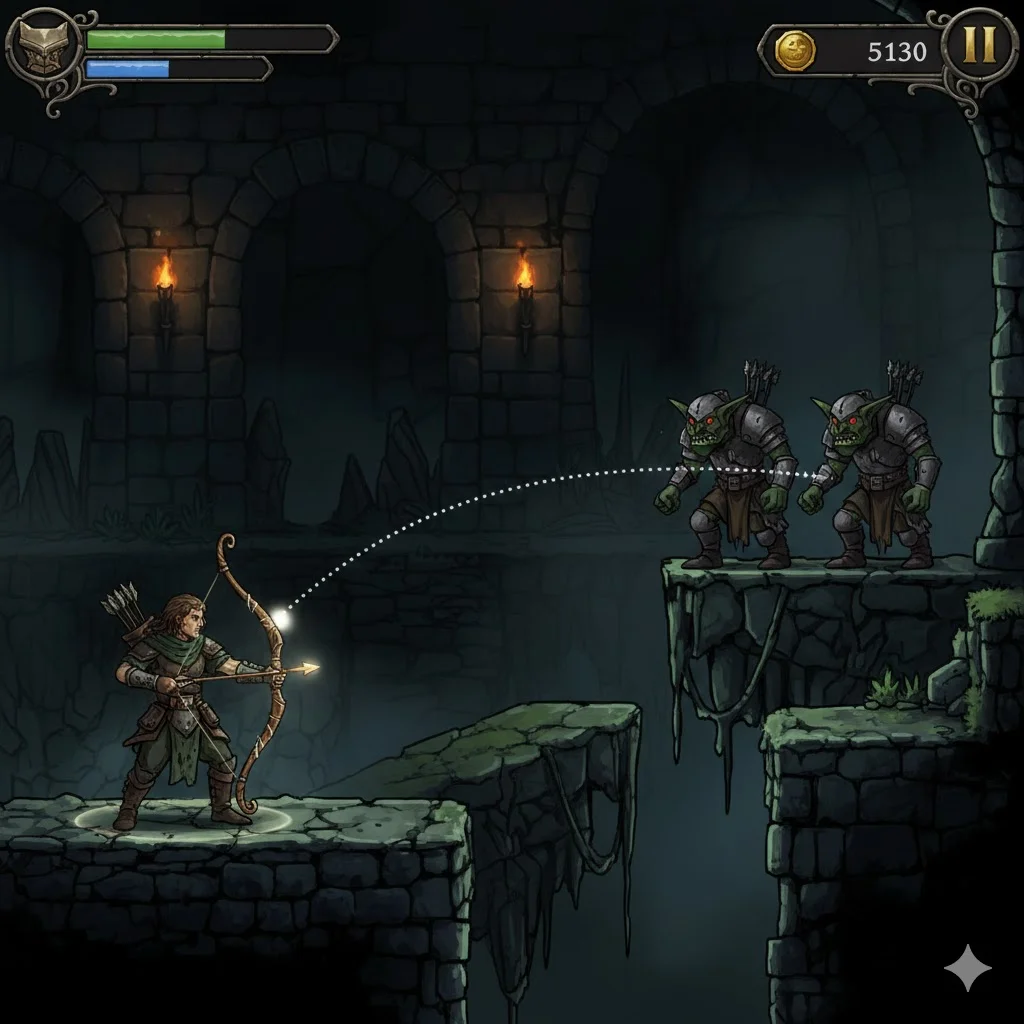The width and height of the screenshot is (1024, 1024).
Task: Tap the gold coin icon
Action: [x=796, y=50]
